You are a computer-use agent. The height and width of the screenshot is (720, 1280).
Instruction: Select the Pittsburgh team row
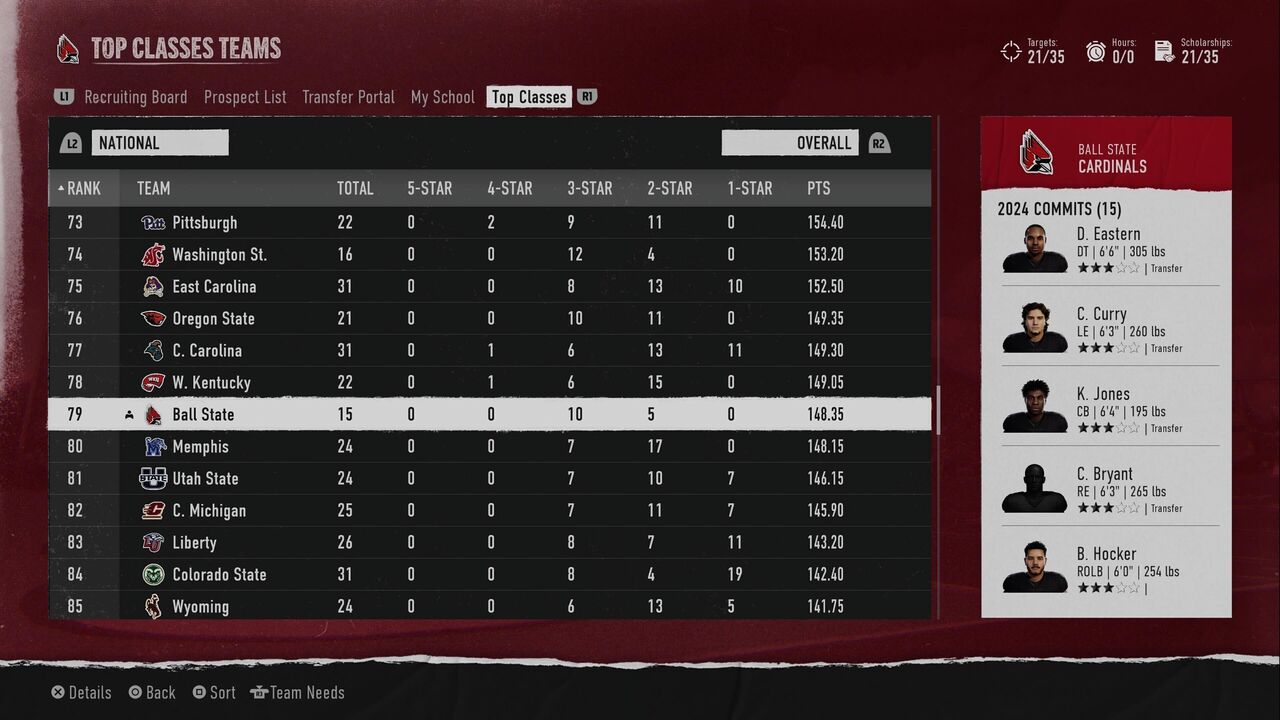[490, 222]
